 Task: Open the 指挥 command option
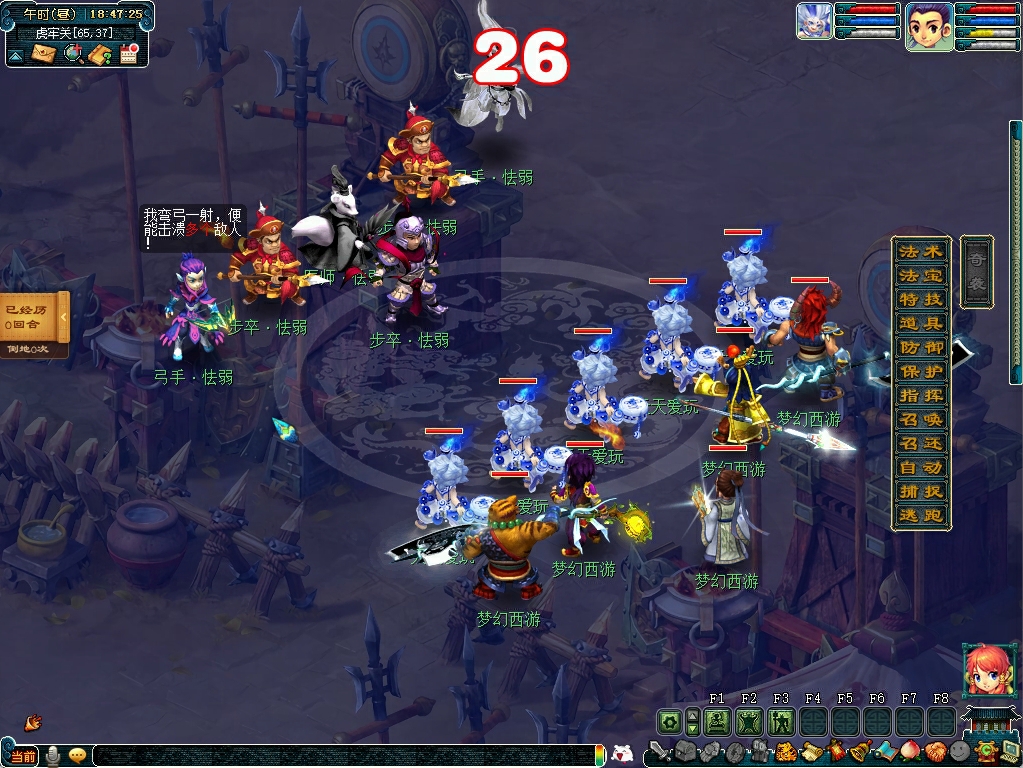click(x=921, y=395)
